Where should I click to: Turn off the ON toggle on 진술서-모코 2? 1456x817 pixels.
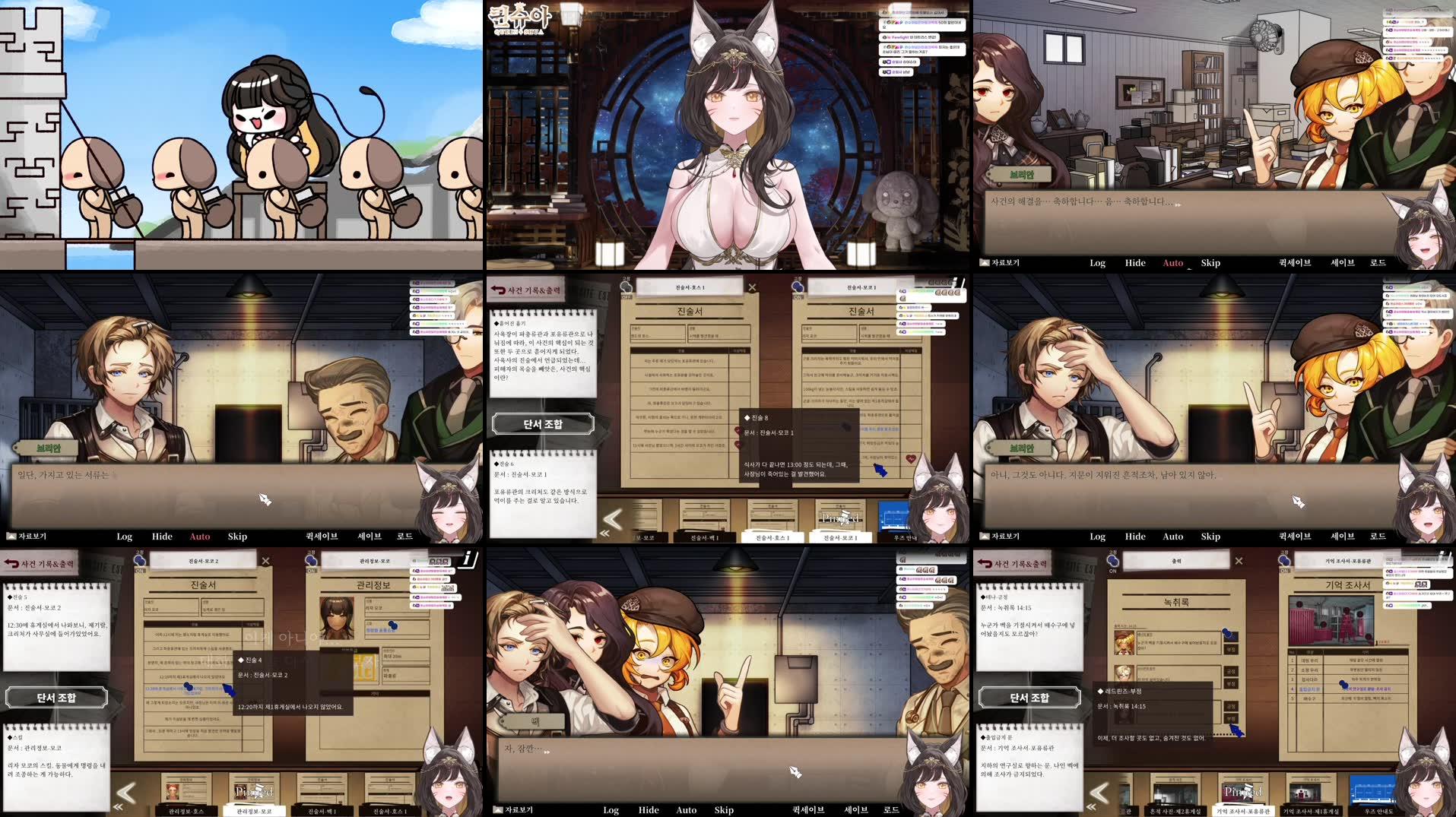[x=141, y=570]
